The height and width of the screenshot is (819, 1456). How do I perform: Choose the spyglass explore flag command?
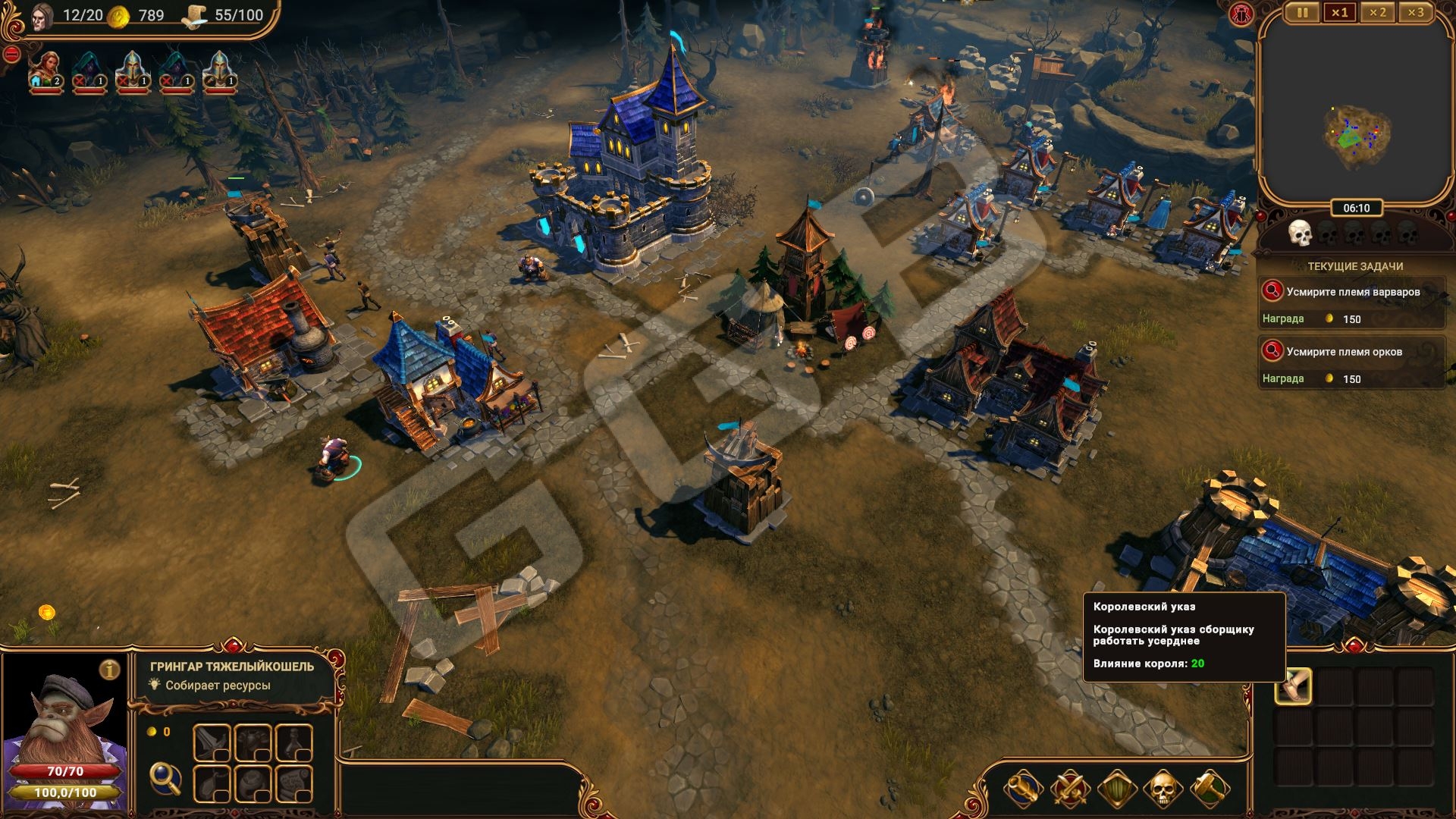click(1022, 789)
